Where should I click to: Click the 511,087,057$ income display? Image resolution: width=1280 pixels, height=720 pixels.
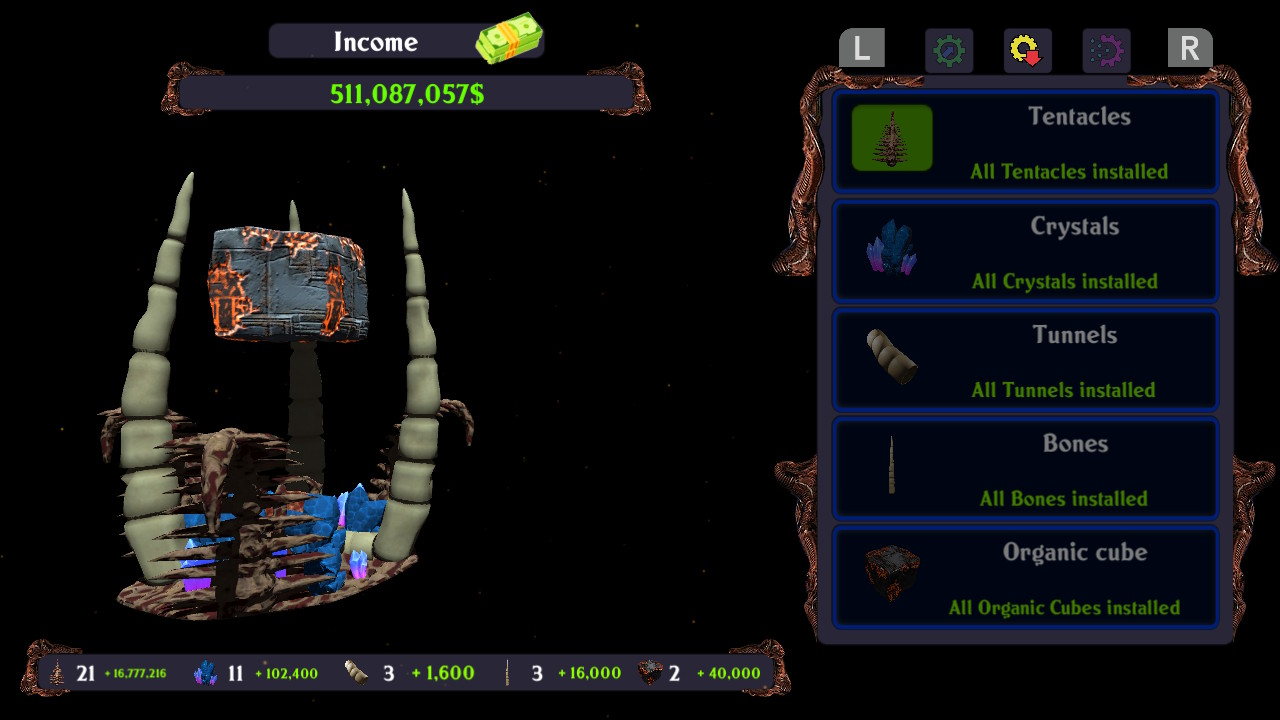tap(406, 91)
